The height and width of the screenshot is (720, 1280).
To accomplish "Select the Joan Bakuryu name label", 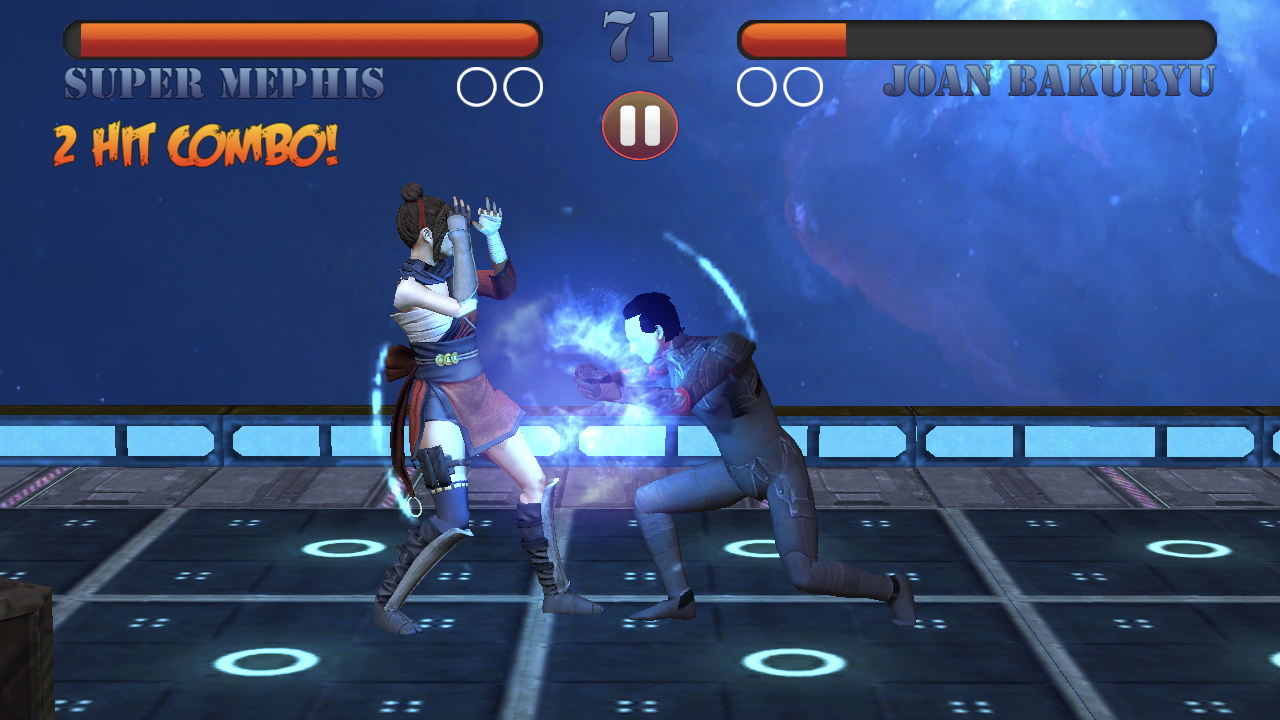I will pyautogui.click(x=1052, y=84).
